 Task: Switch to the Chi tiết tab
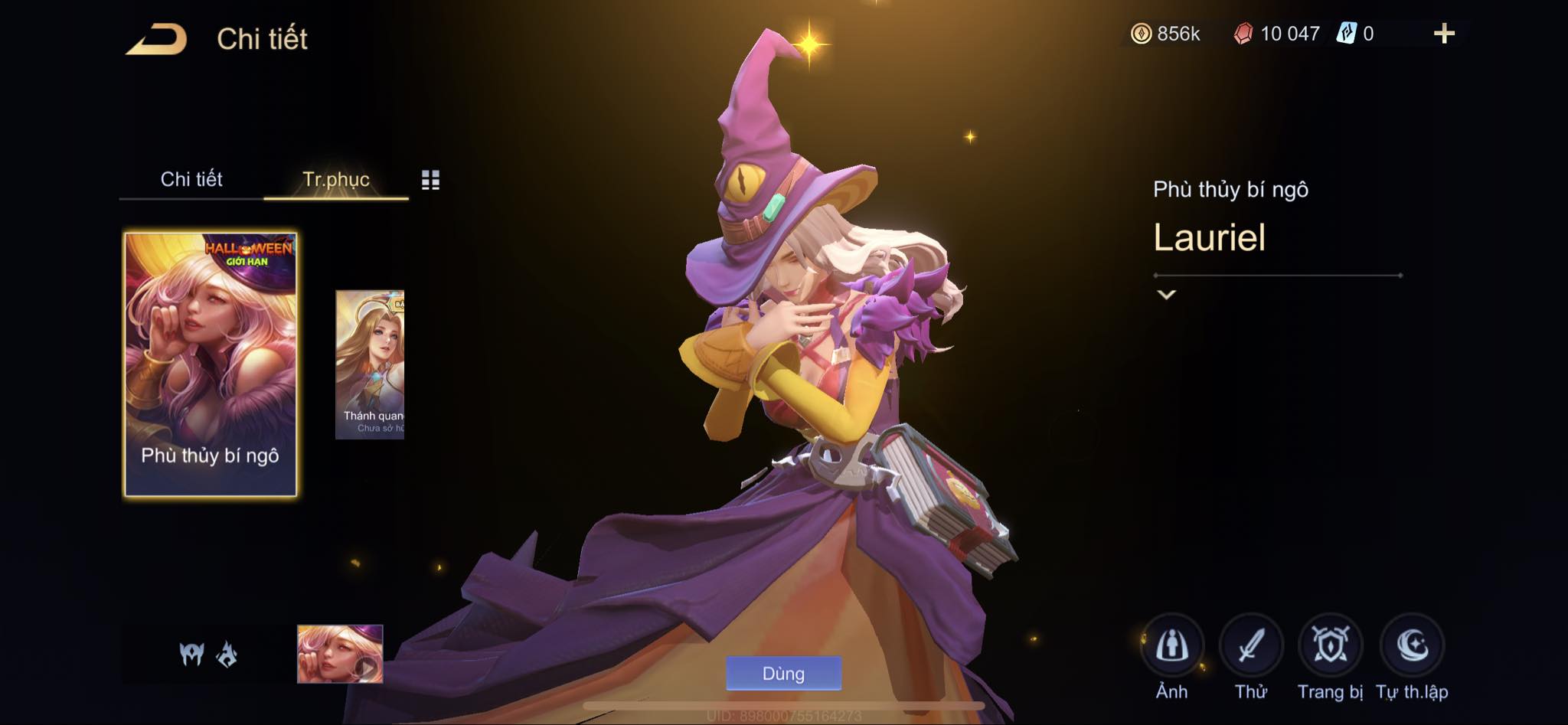(x=191, y=179)
